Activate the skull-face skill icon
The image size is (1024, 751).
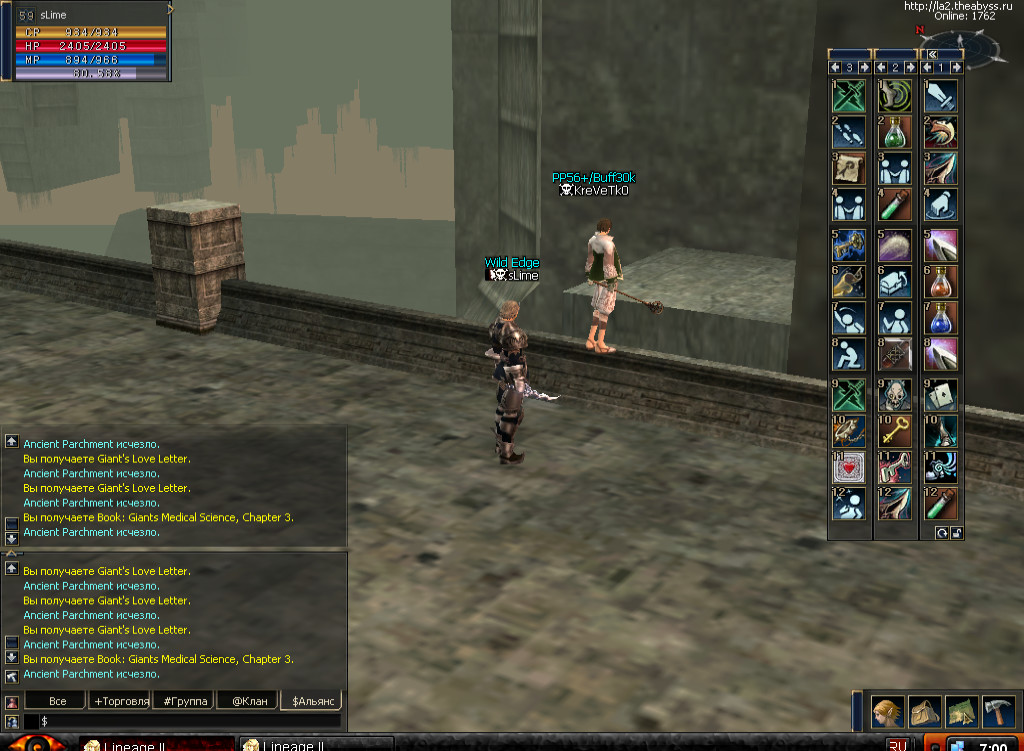[x=895, y=393]
